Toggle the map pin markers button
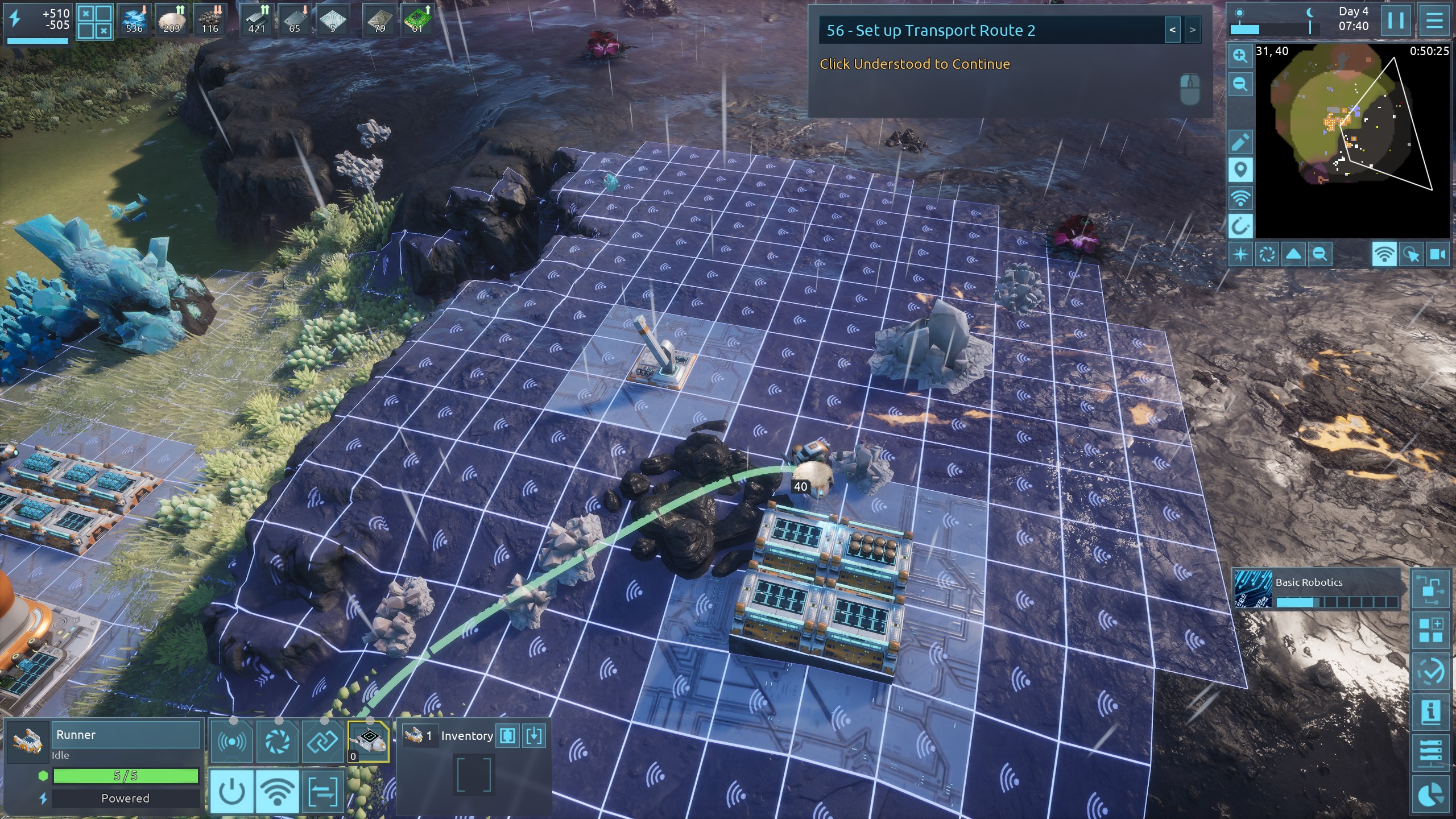 [1240, 170]
